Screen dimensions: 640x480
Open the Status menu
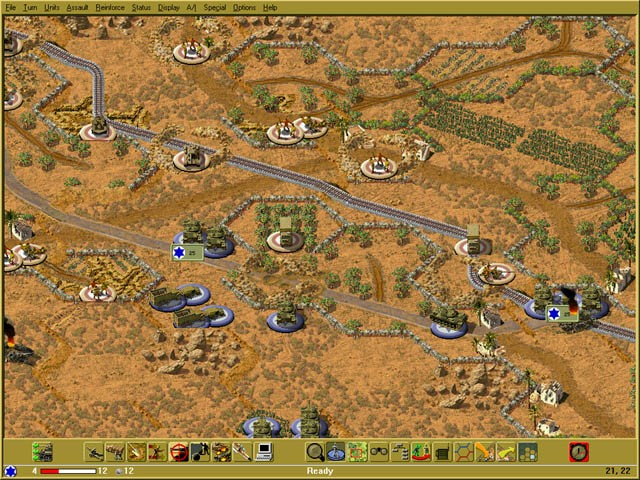tap(141, 7)
